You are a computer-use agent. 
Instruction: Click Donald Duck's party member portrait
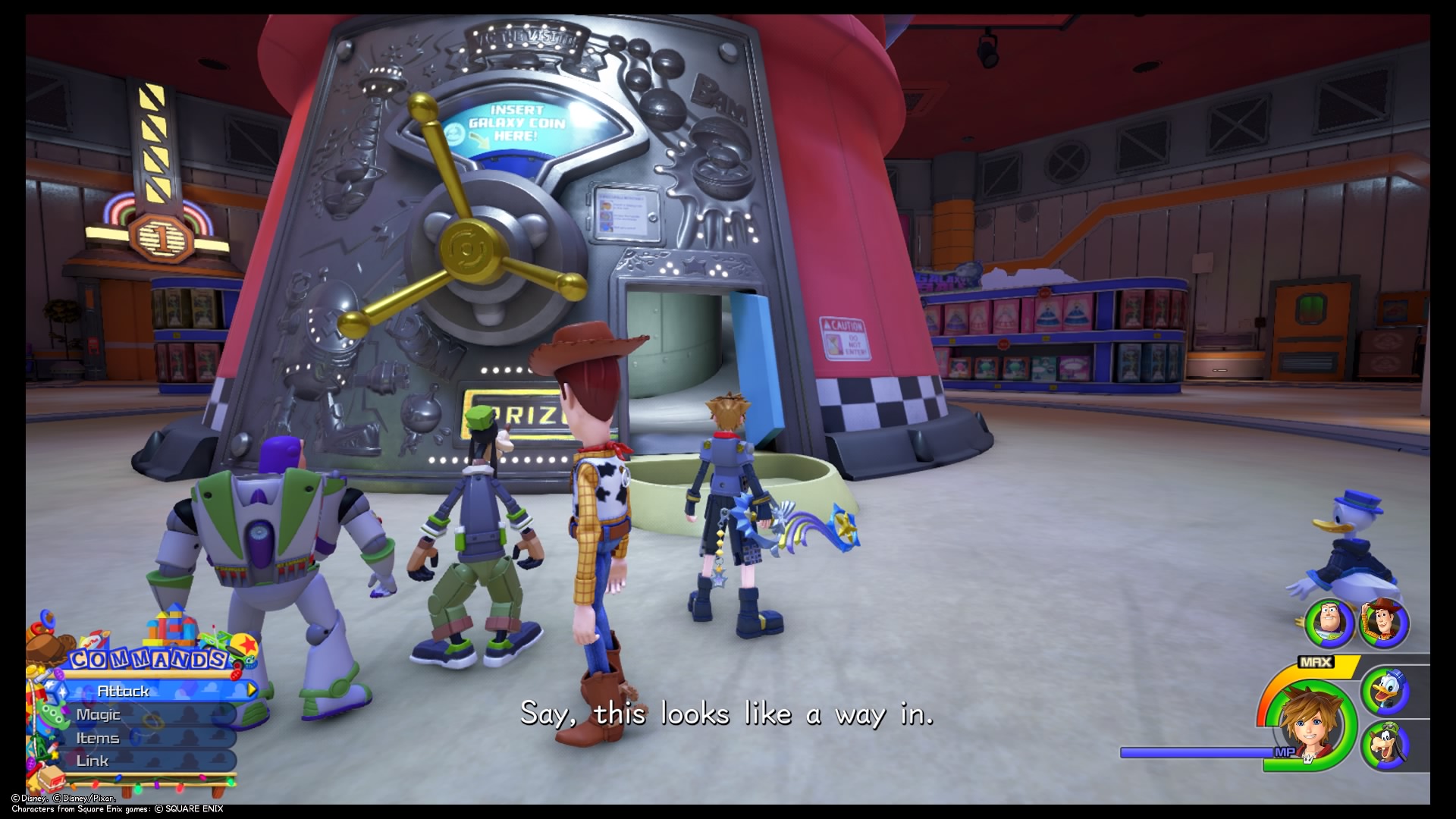[1386, 691]
